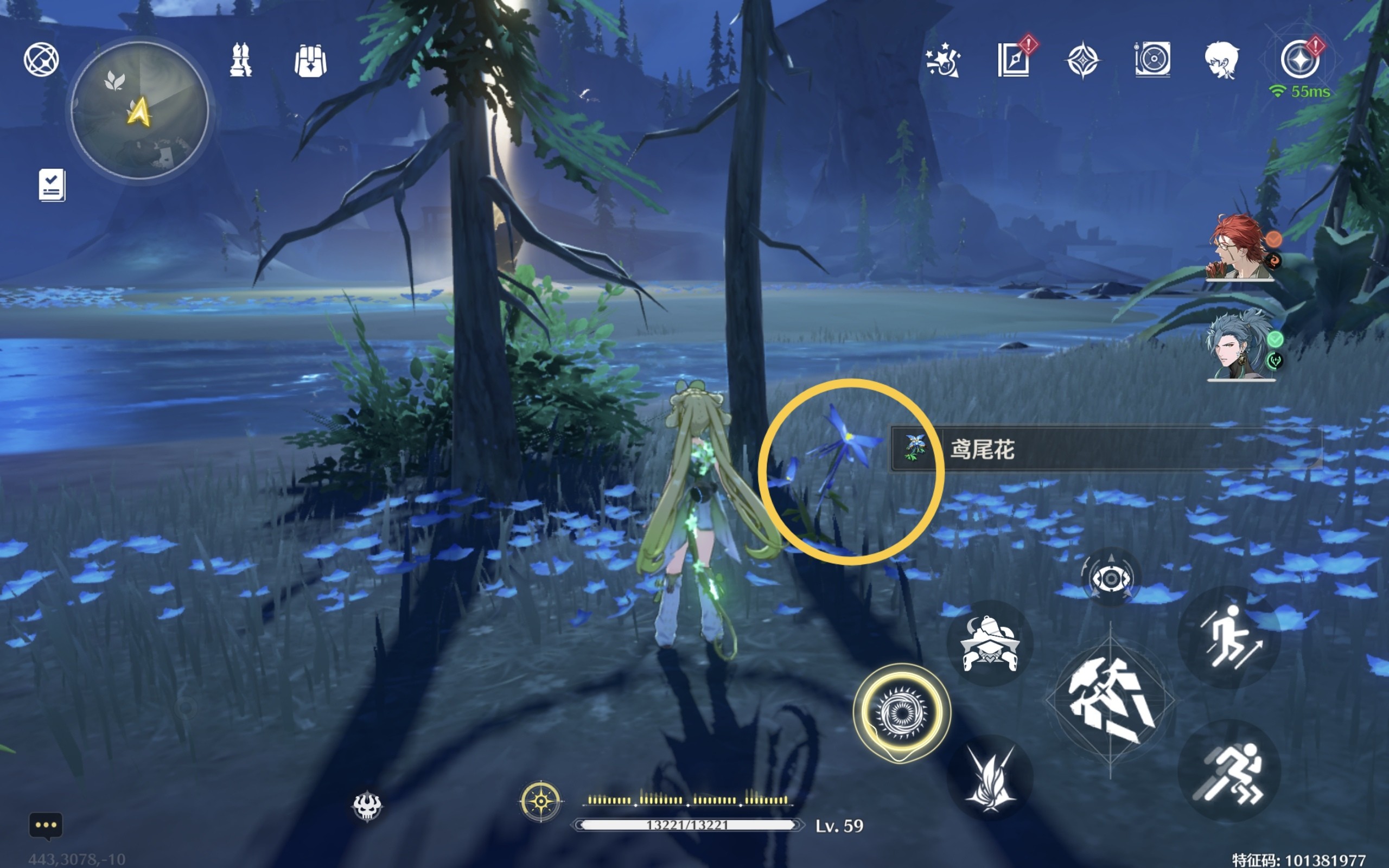Tap the jump figure button
Image resolution: width=1389 pixels, height=868 pixels.
click(1229, 637)
